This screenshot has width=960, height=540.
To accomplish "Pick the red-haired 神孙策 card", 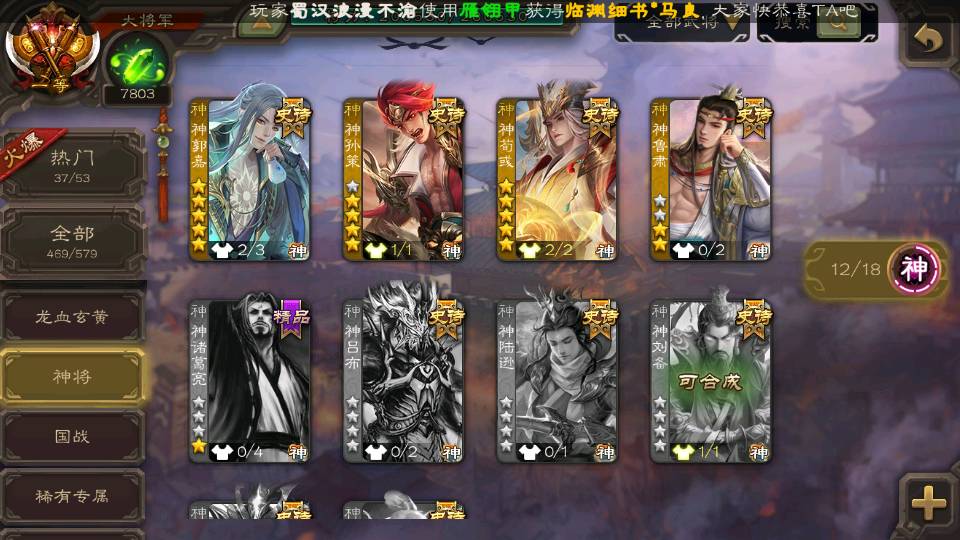I will point(403,180).
